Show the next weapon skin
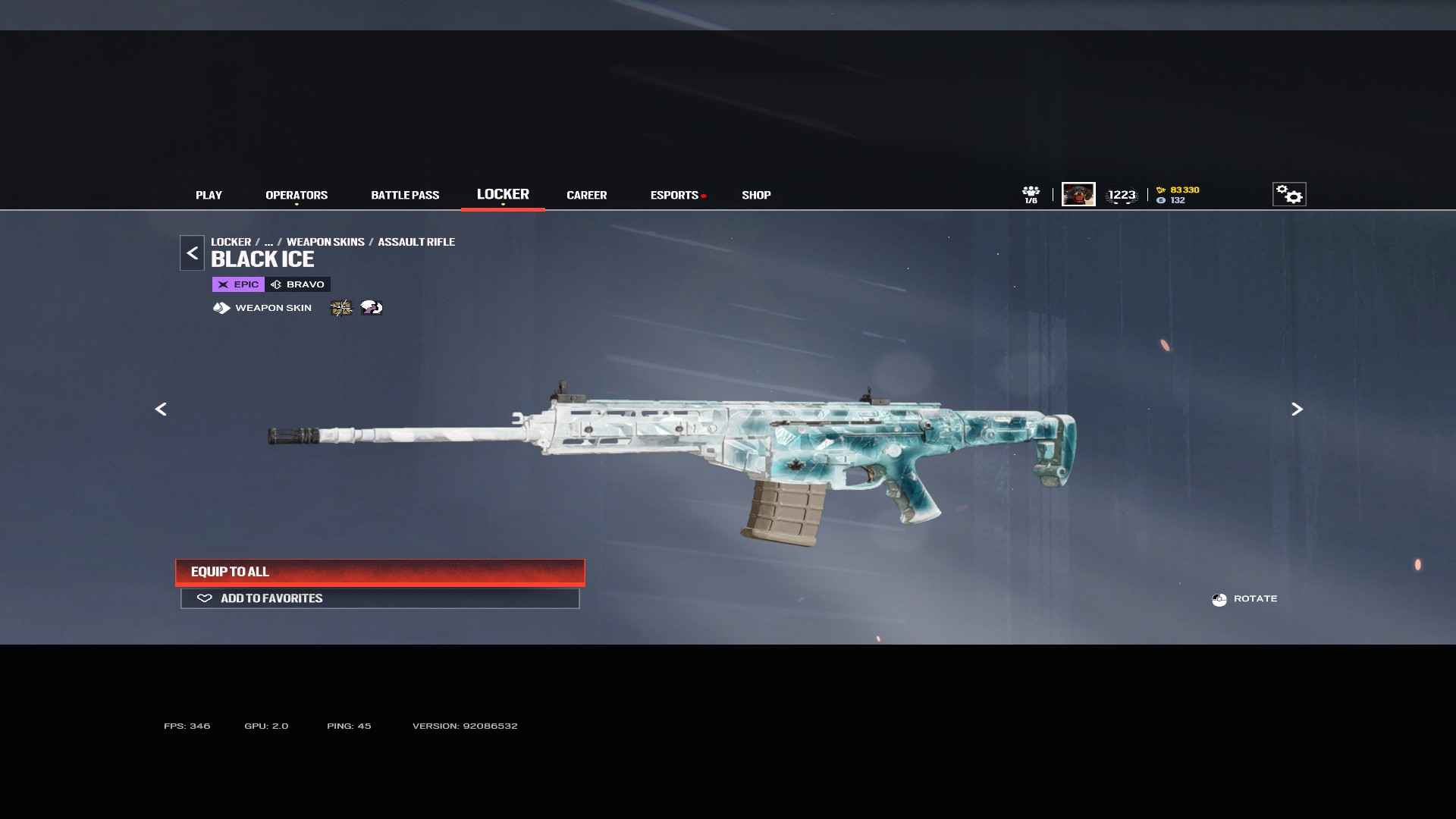Screen dimensions: 1456x819 (1297, 409)
